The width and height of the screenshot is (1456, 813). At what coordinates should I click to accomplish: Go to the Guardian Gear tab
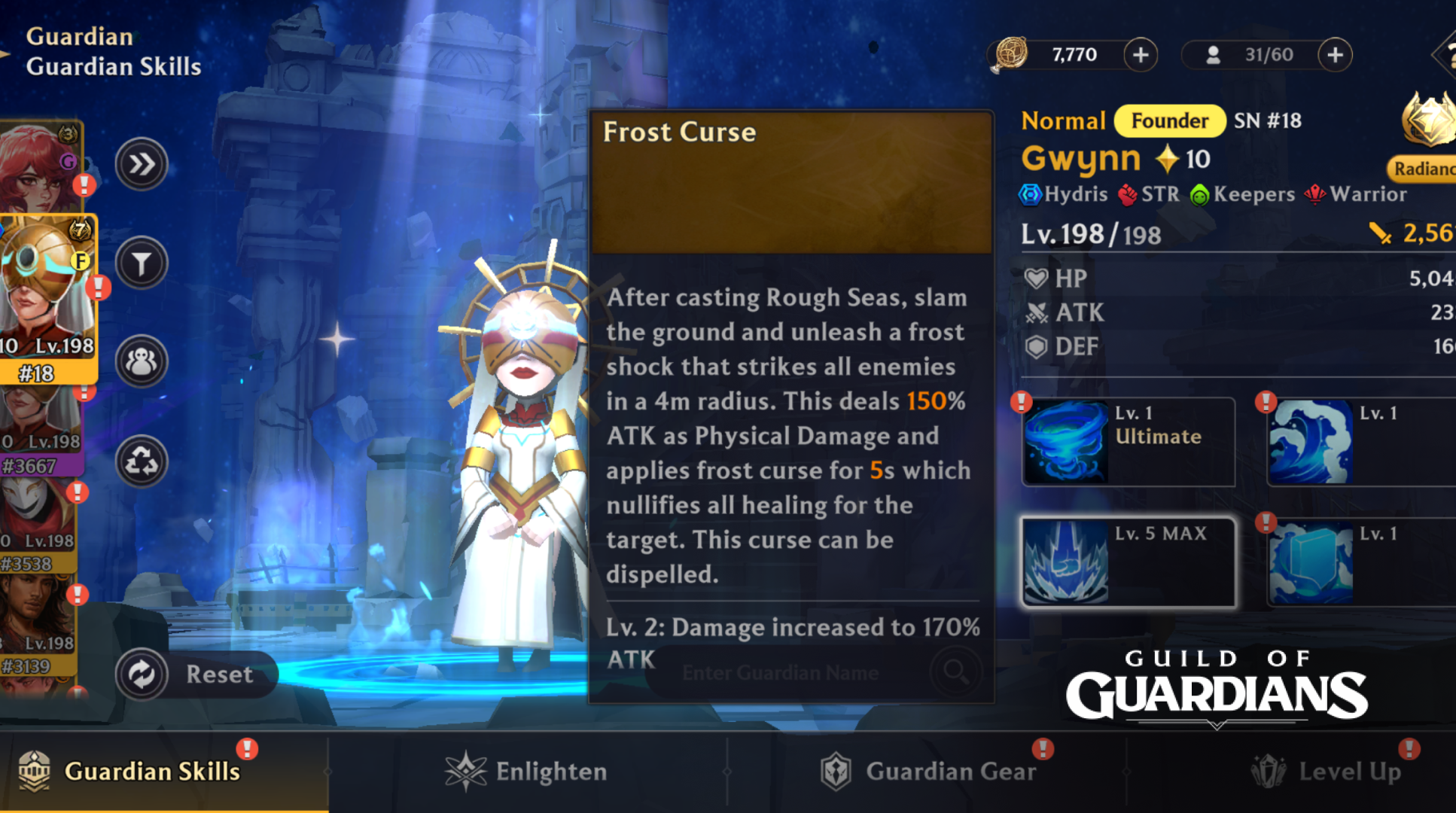pos(930,772)
